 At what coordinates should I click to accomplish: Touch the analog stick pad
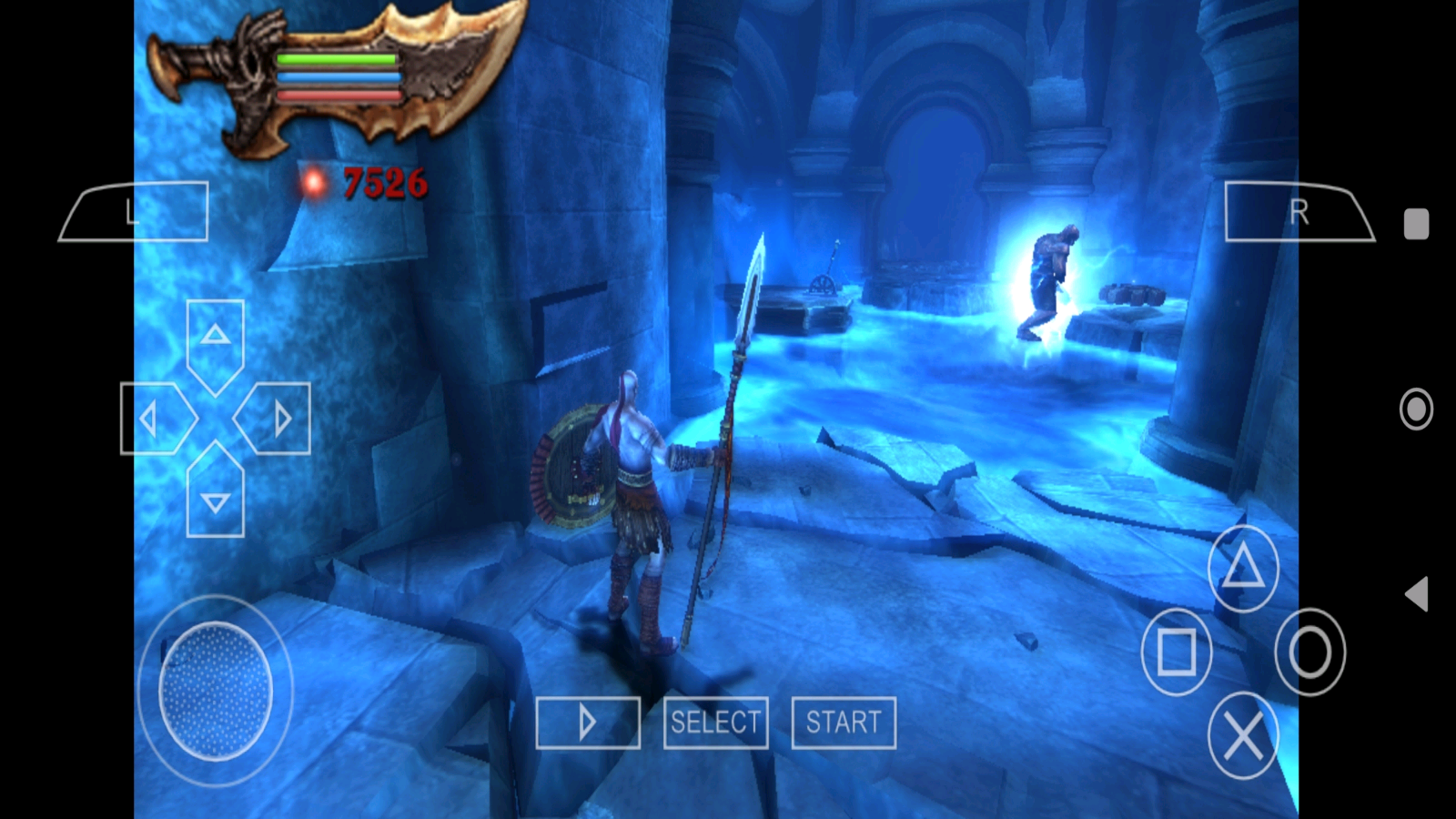pos(216,691)
